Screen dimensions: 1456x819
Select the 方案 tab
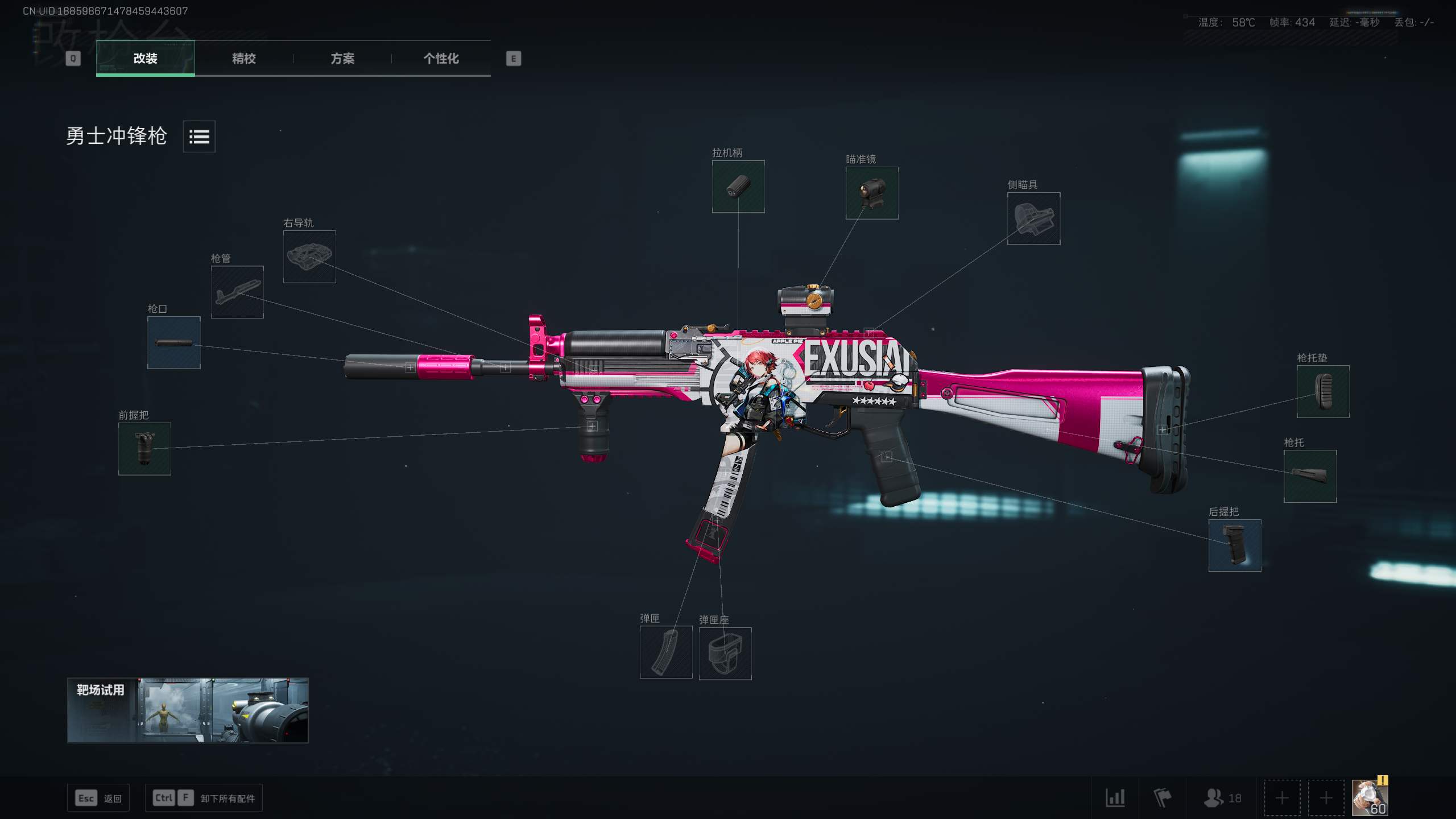click(x=342, y=58)
